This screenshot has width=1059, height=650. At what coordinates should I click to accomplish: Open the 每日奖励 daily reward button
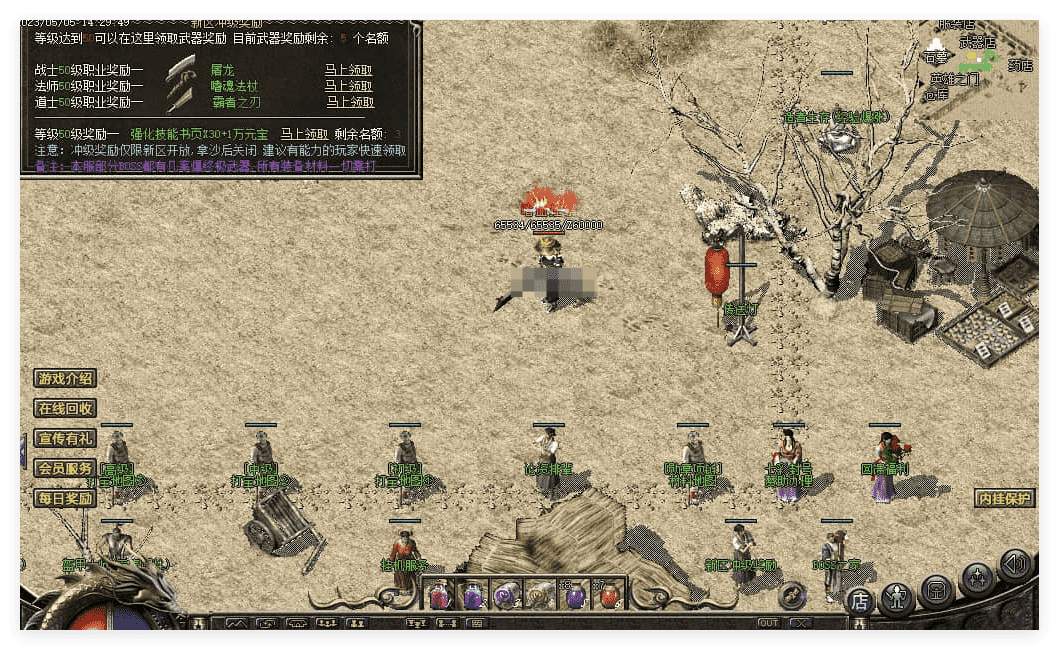point(66,498)
